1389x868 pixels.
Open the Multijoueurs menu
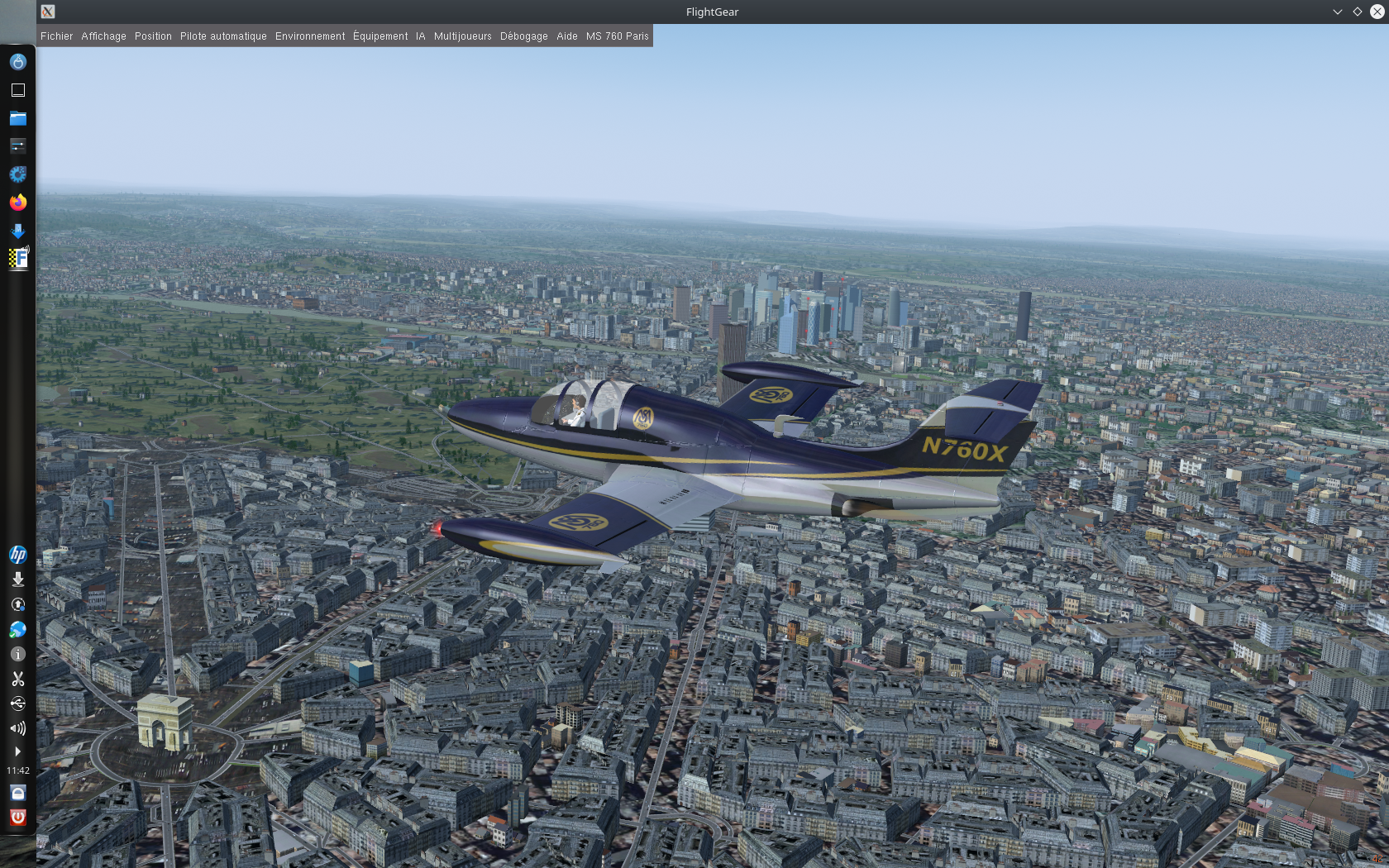462,36
